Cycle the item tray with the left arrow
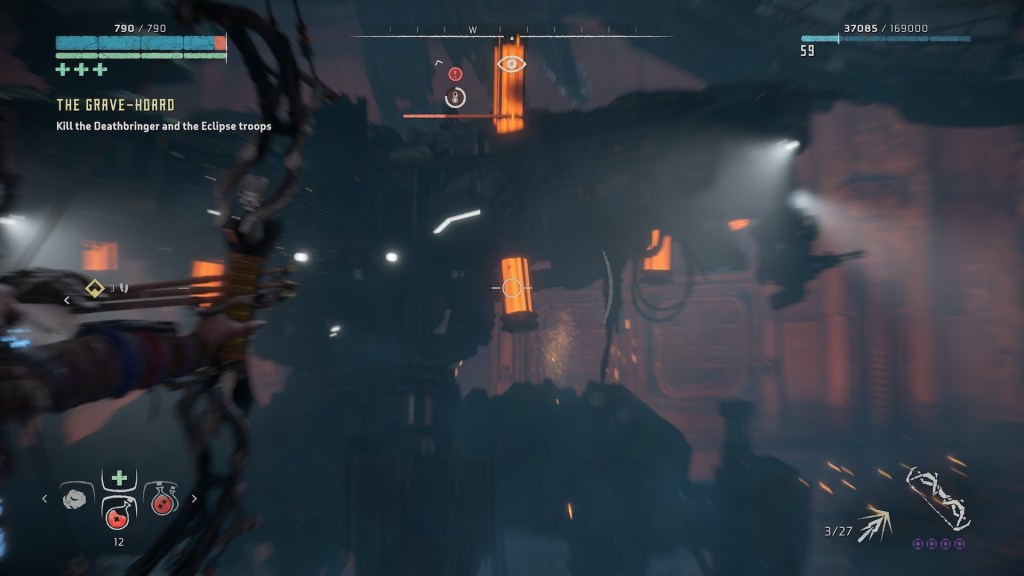This screenshot has width=1024, height=576. click(x=44, y=498)
